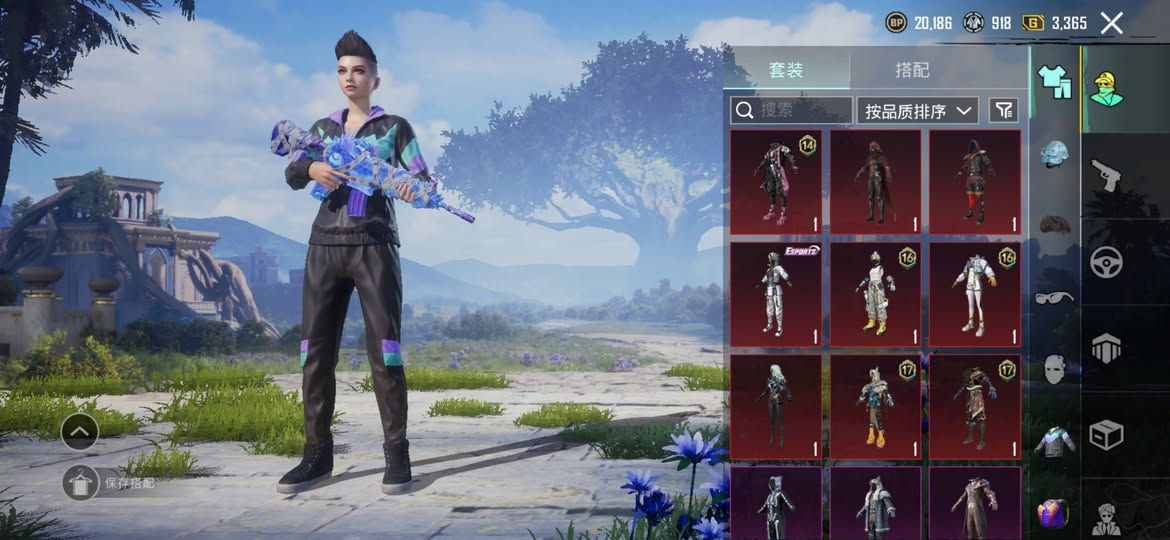Open the sunglasses eyewear category
Viewport: 1170px width, 540px height.
point(1055,297)
